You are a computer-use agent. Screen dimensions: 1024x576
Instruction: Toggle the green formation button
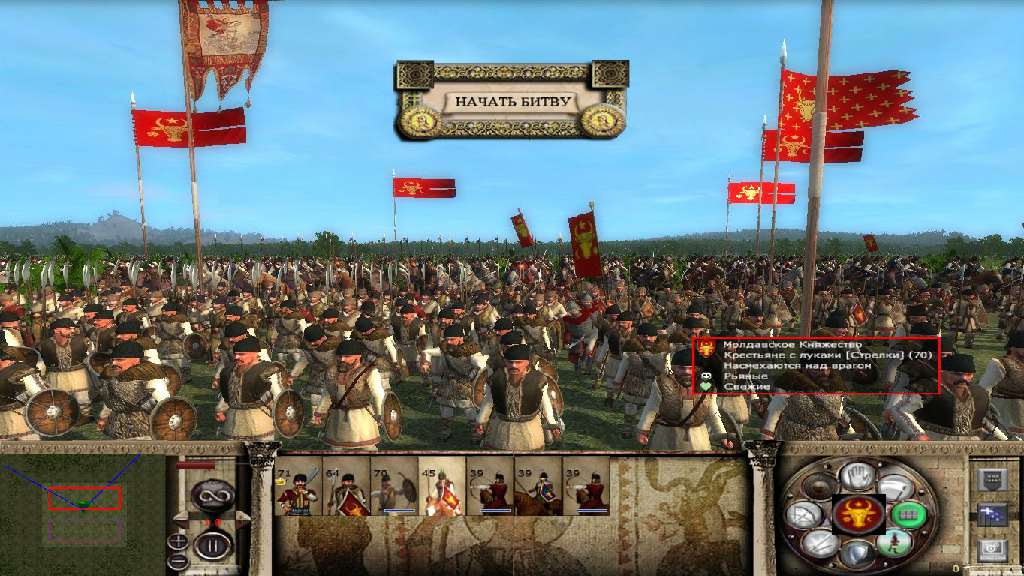pos(908,514)
